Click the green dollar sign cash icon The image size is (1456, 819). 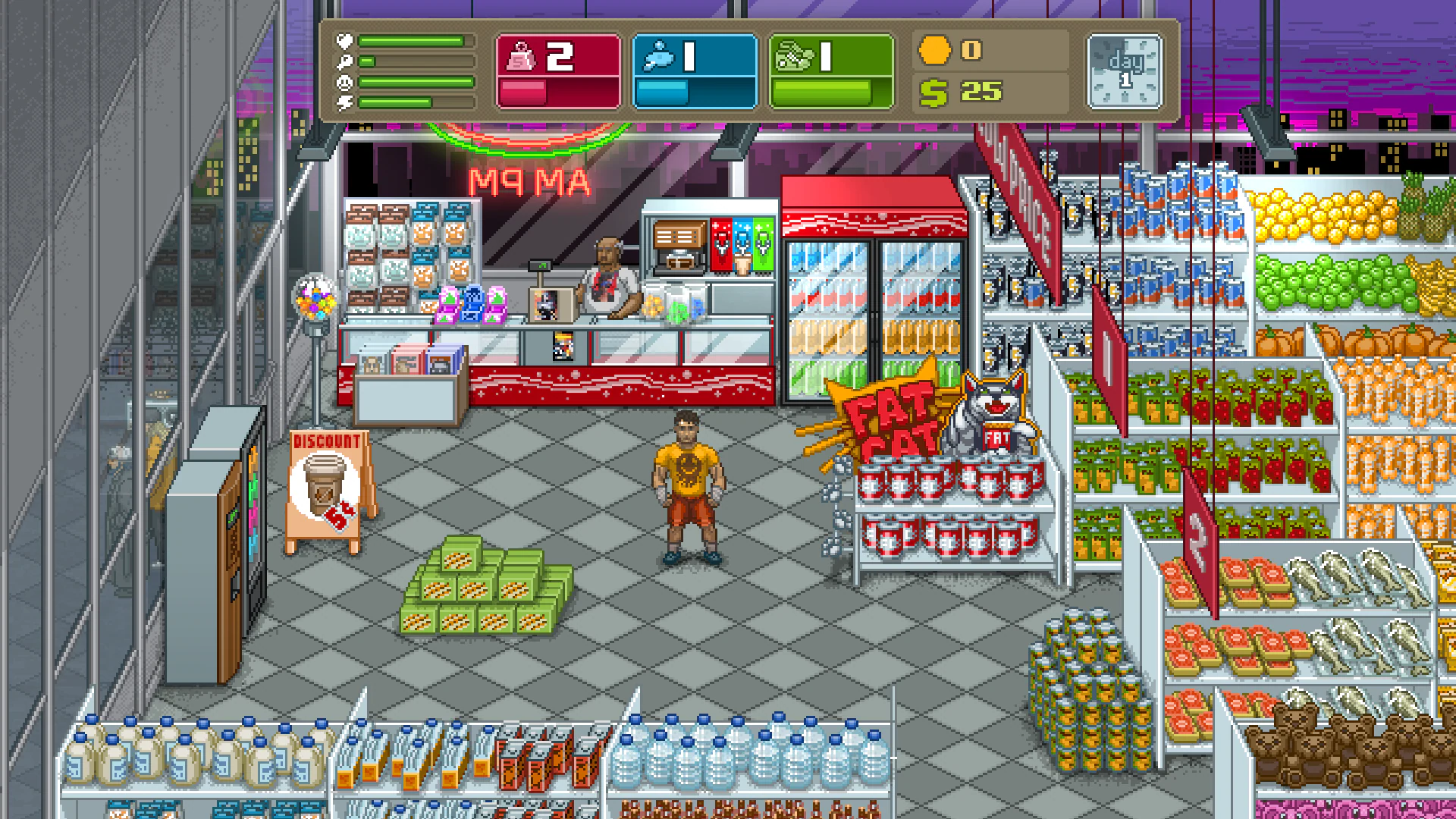[x=934, y=93]
